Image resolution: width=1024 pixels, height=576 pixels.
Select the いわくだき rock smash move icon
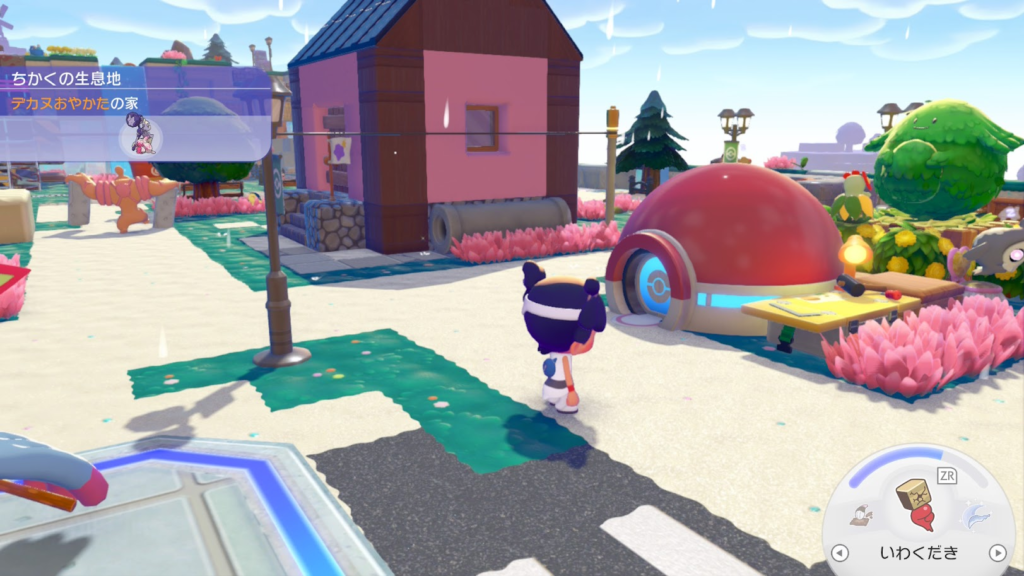click(x=915, y=504)
